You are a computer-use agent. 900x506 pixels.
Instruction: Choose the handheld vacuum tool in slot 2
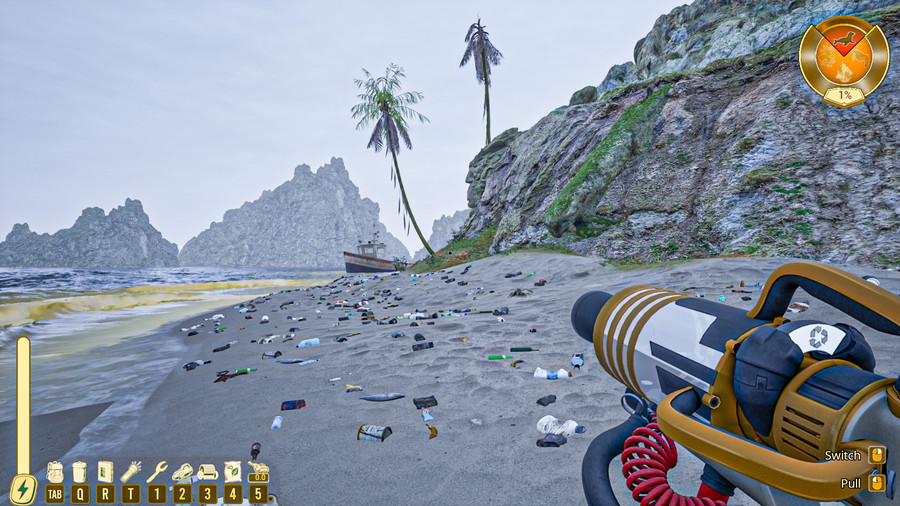pyautogui.click(x=182, y=472)
